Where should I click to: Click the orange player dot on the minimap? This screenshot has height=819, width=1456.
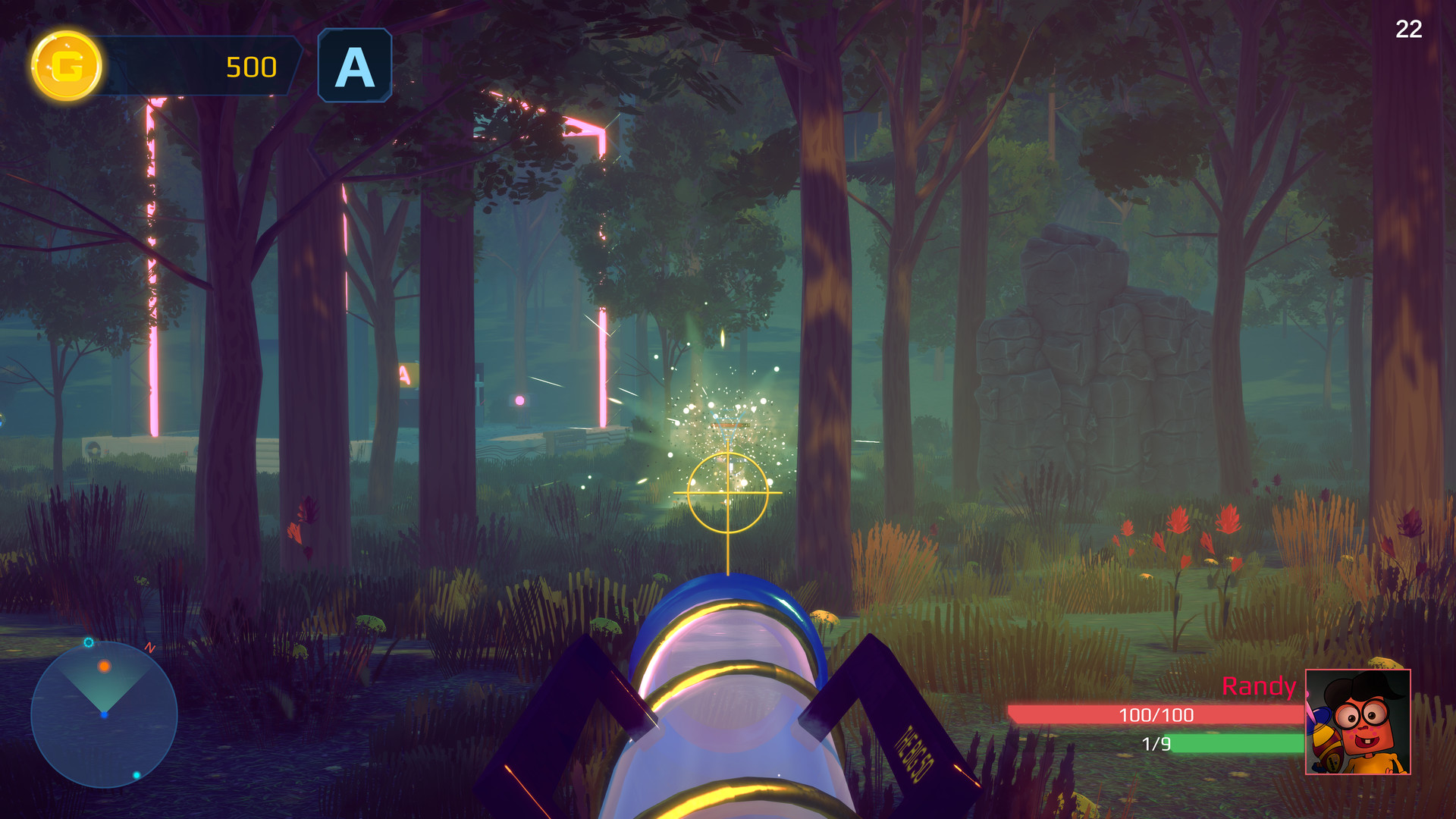tap(105, 665)
